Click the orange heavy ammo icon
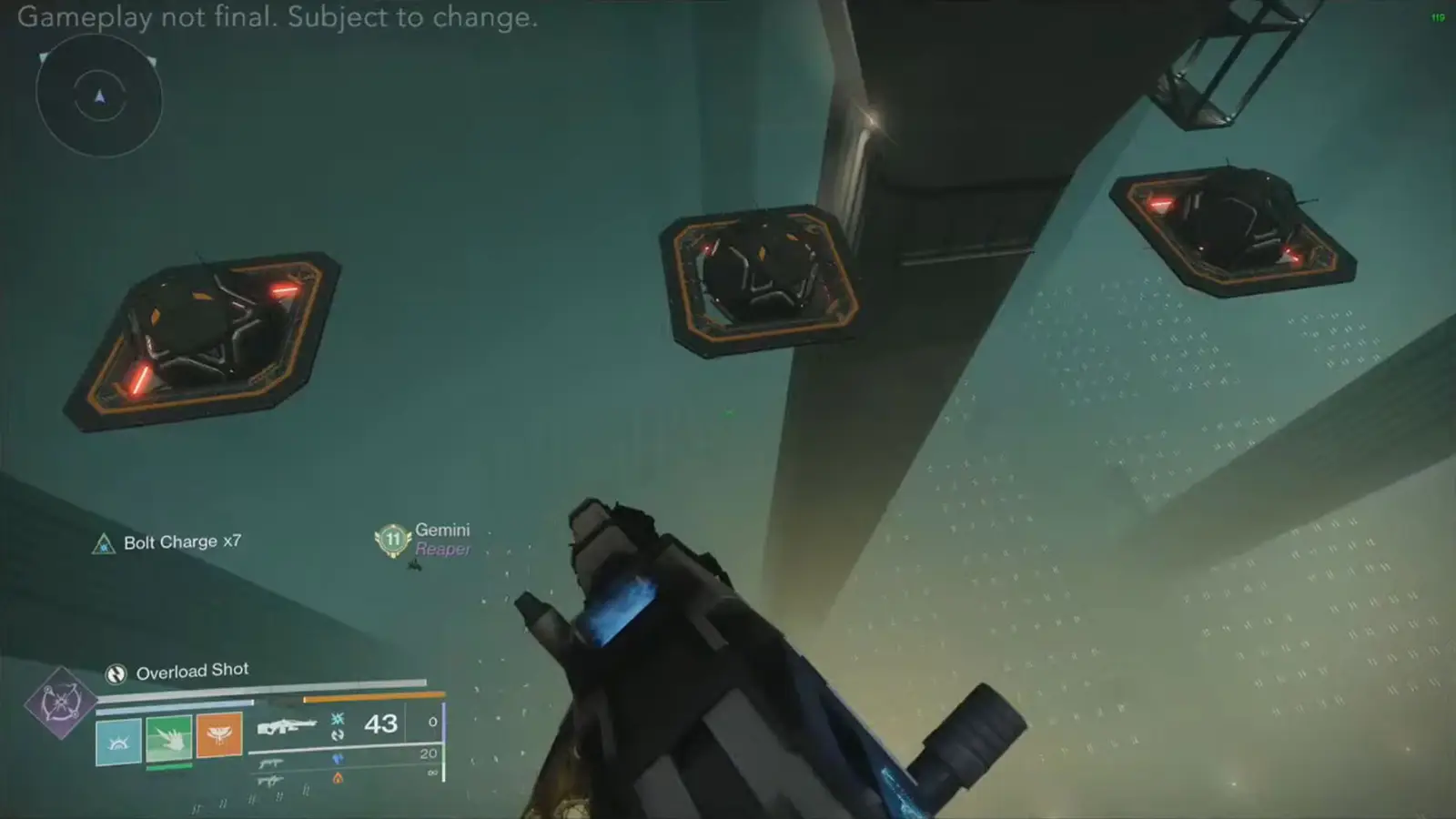Image resolution: width=1456 pixels, height=819 pixels. [337, 779]
